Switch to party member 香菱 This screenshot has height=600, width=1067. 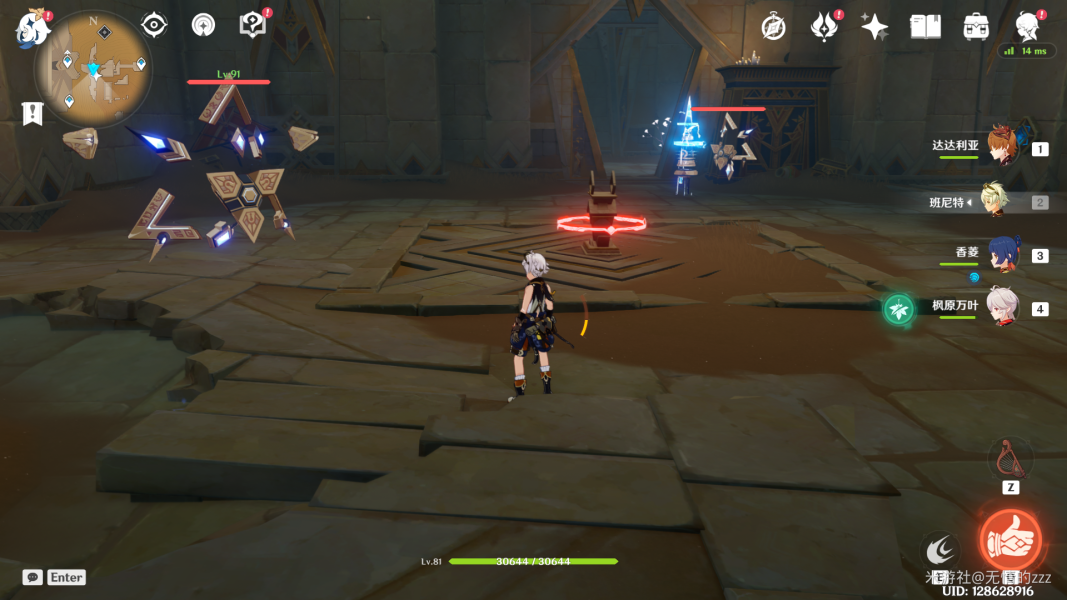point(1002,254)
